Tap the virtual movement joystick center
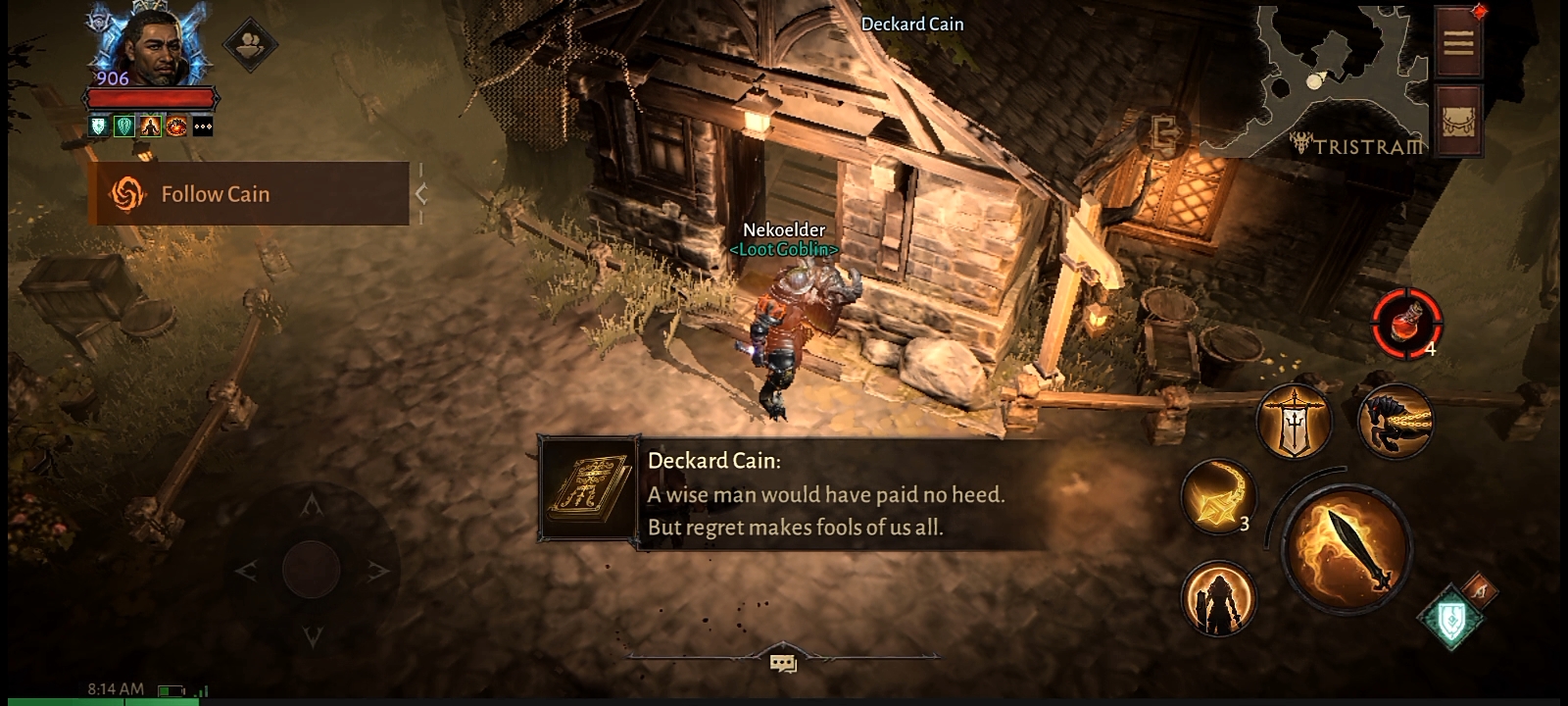The height and width of the screenshot is (706, 1568). (x=312, y=569)
